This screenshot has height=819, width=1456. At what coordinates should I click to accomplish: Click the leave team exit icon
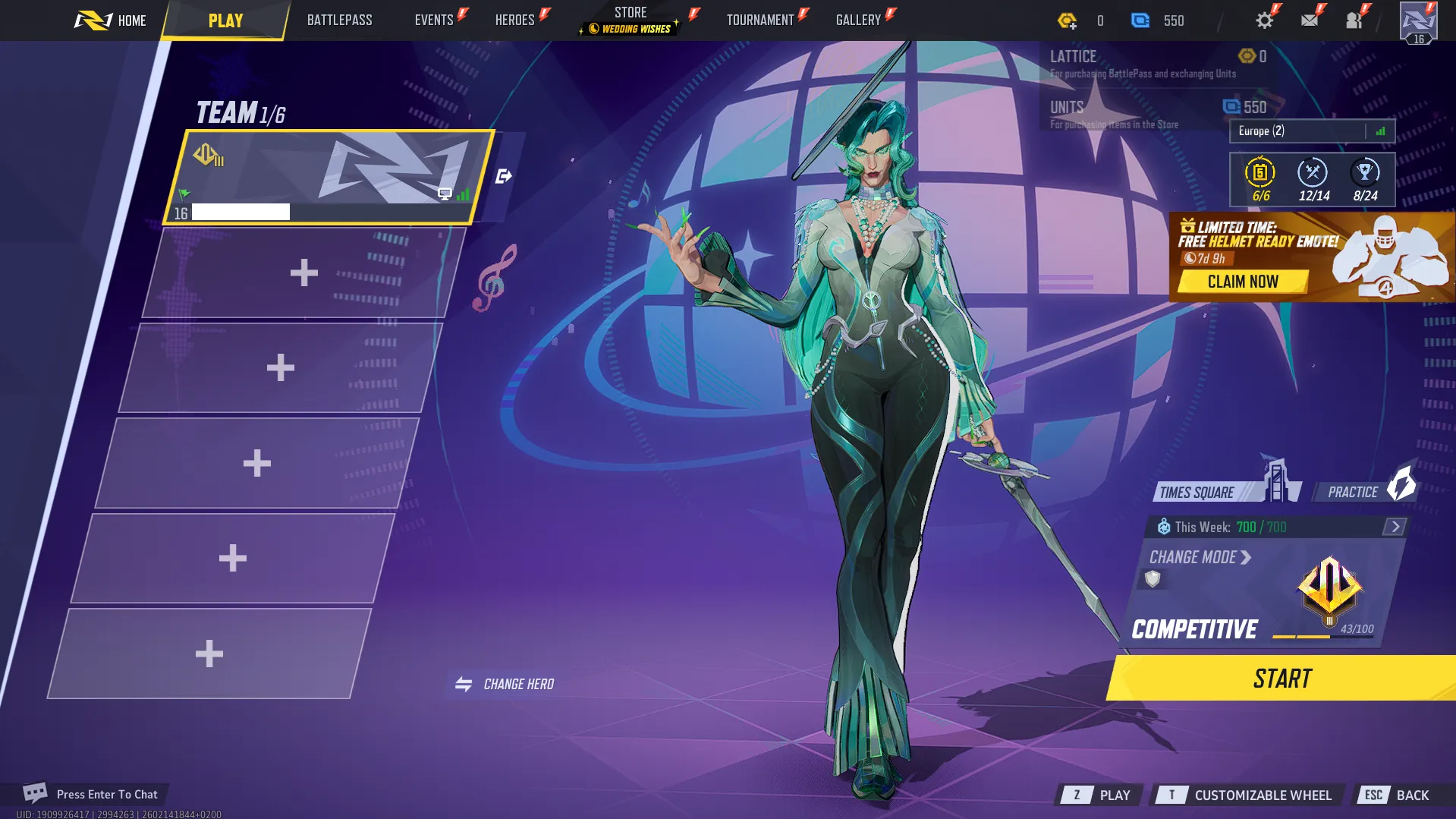tap(504, 175)
